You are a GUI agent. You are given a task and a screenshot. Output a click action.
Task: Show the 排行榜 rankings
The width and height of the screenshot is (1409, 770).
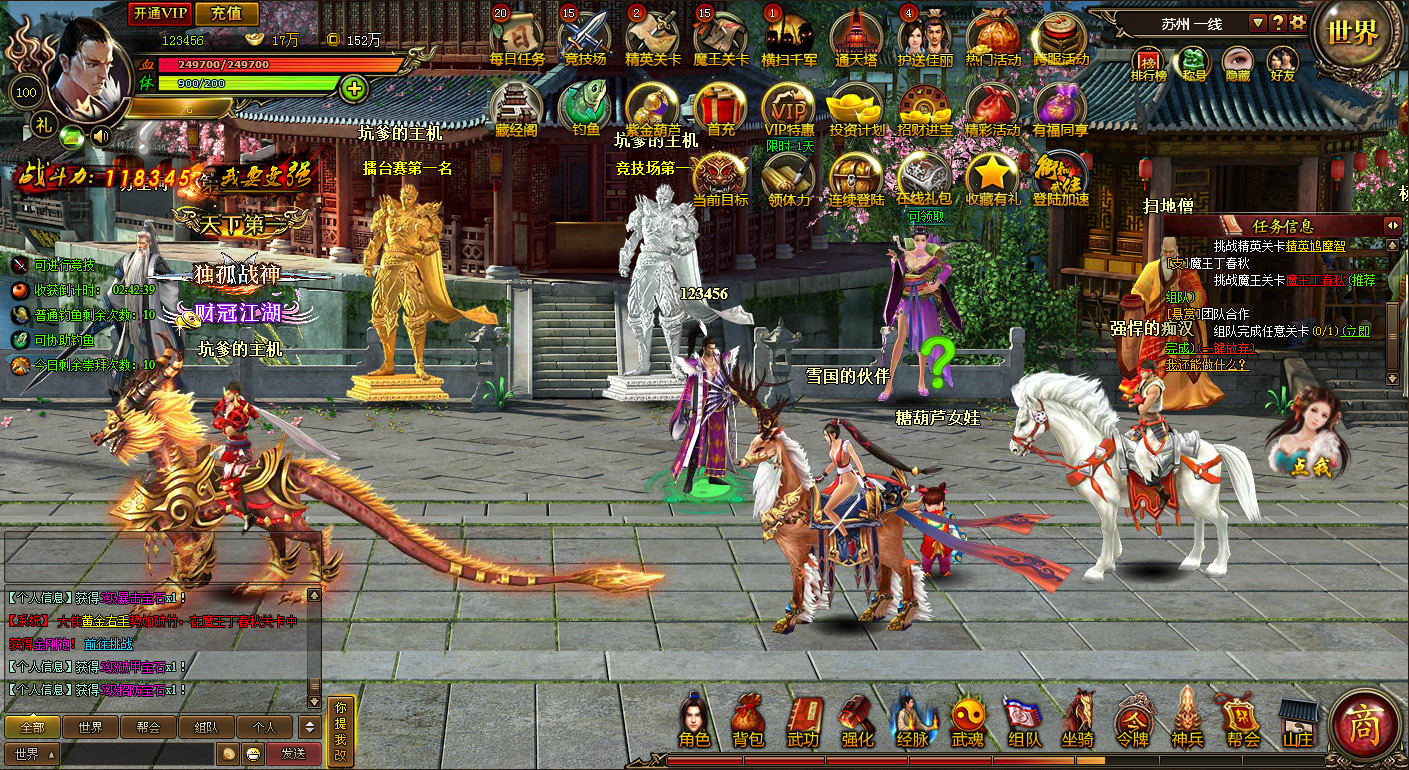coord(1148,62)
